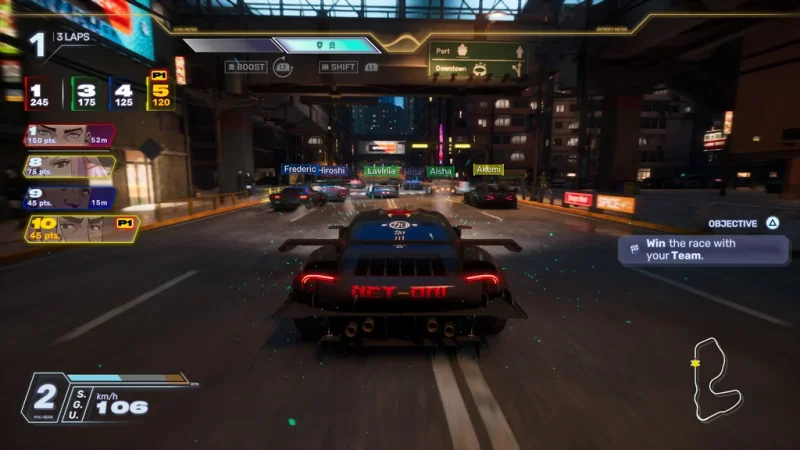800x450 pixels.
Task: Choose the 9th place driver portrait card
Action: (x=68, y=198)
